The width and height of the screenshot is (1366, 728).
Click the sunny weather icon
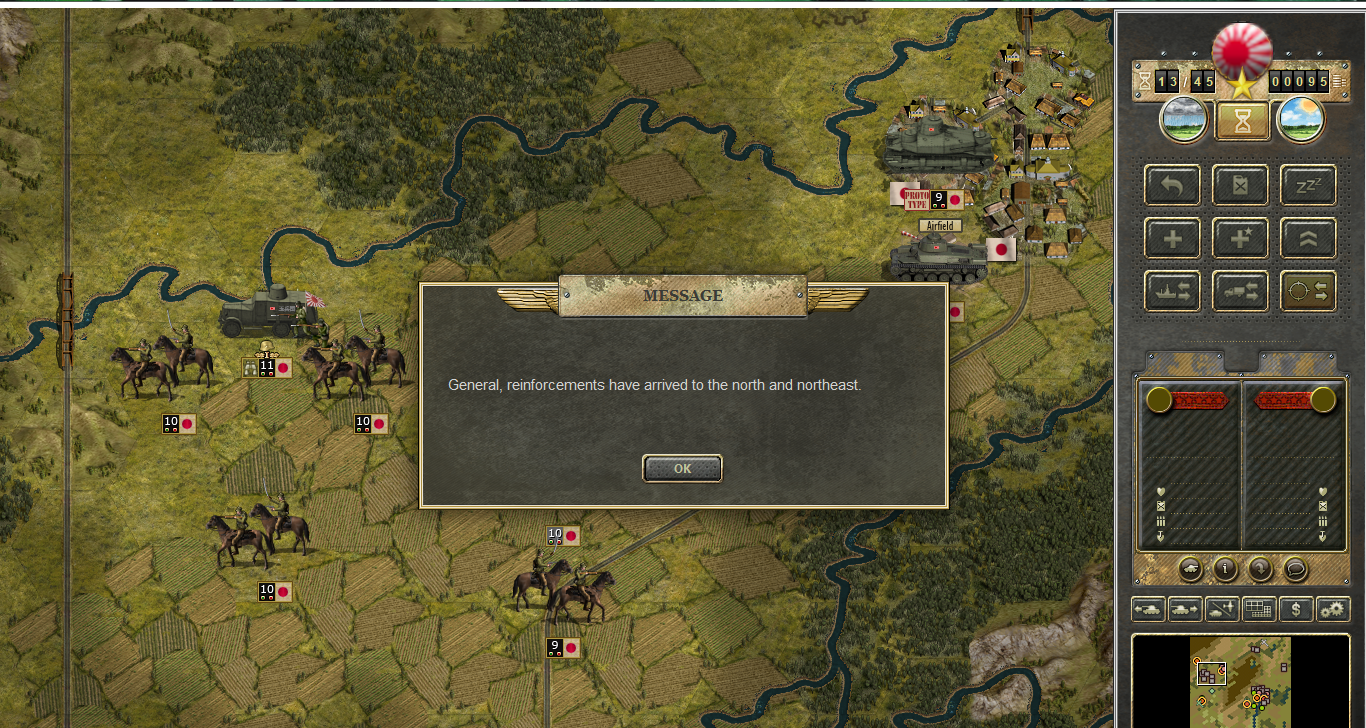click(1301, 120)
